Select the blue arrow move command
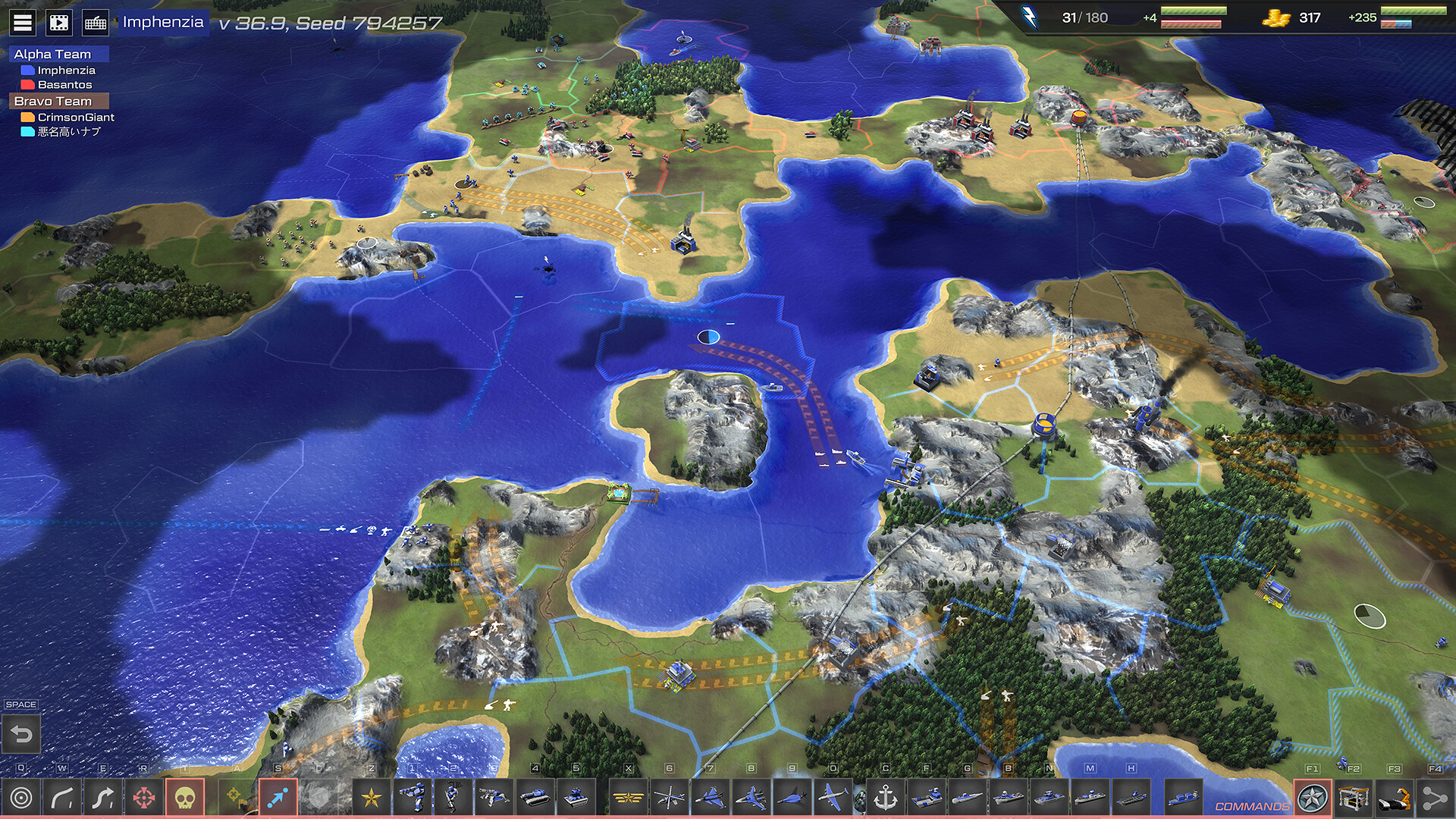Image resolution: width=1456 pixels, height=819 pixels. 278,798
